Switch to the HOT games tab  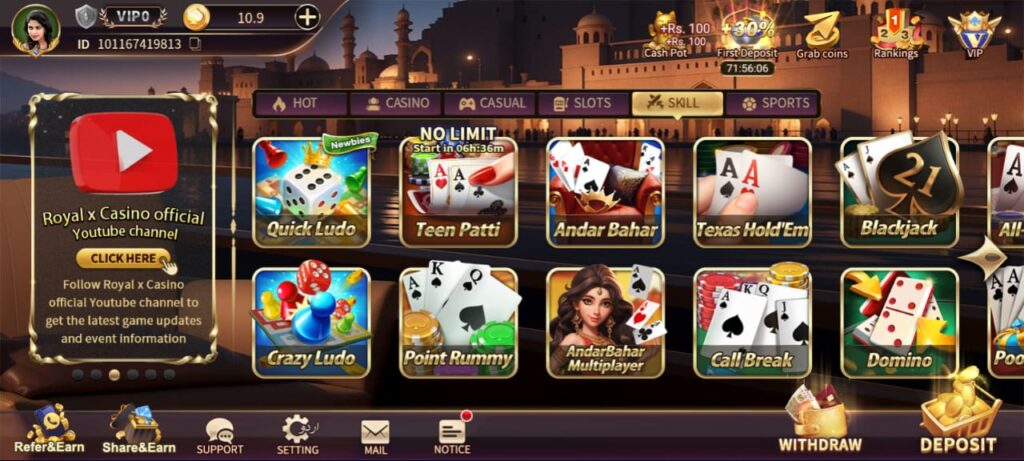[299, 103]
